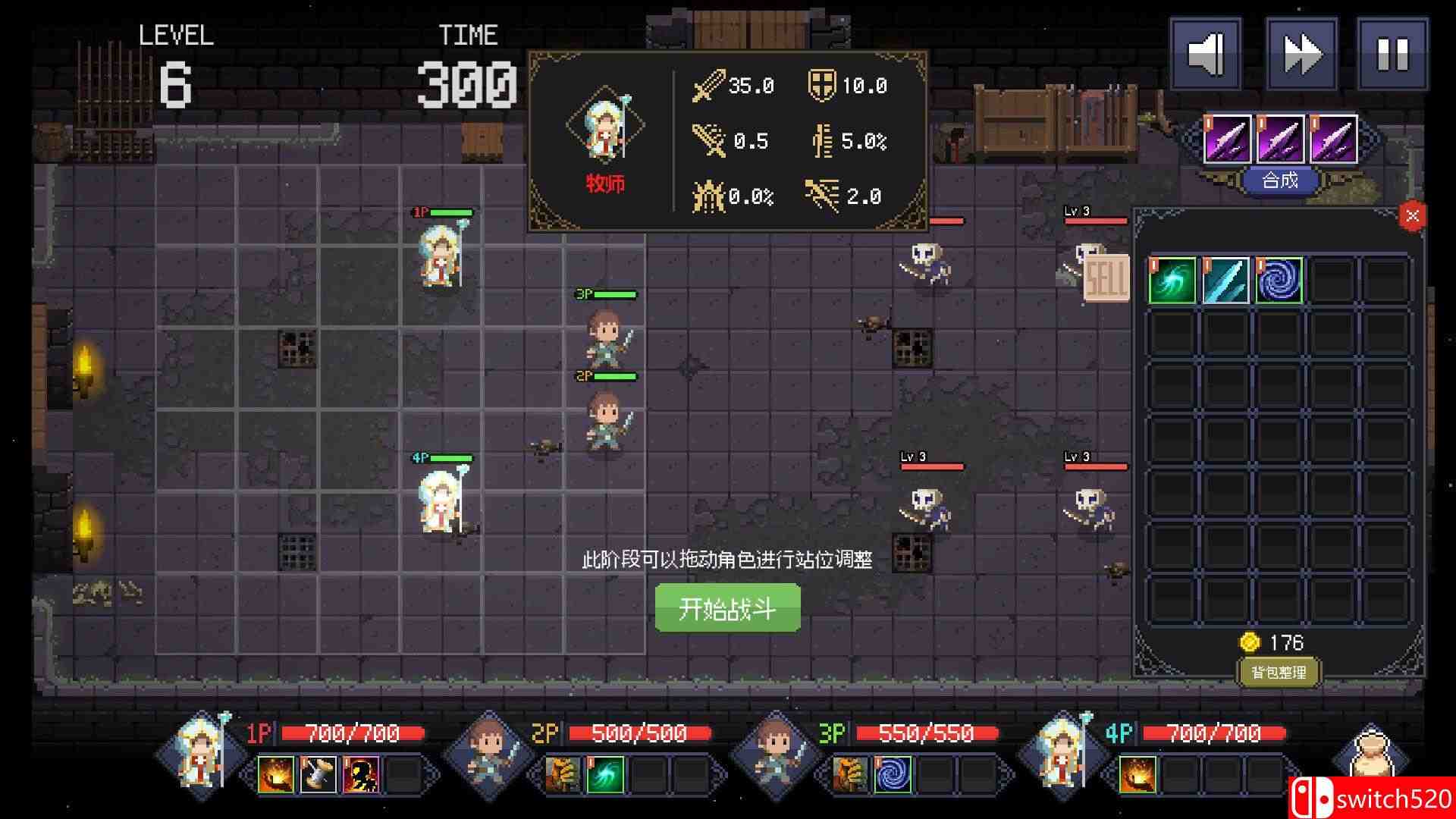Image resolution: width=1456 pixels, height=819 pixels.
Task: Click the 开始战斗 start battle button
Action: [727, 608]
